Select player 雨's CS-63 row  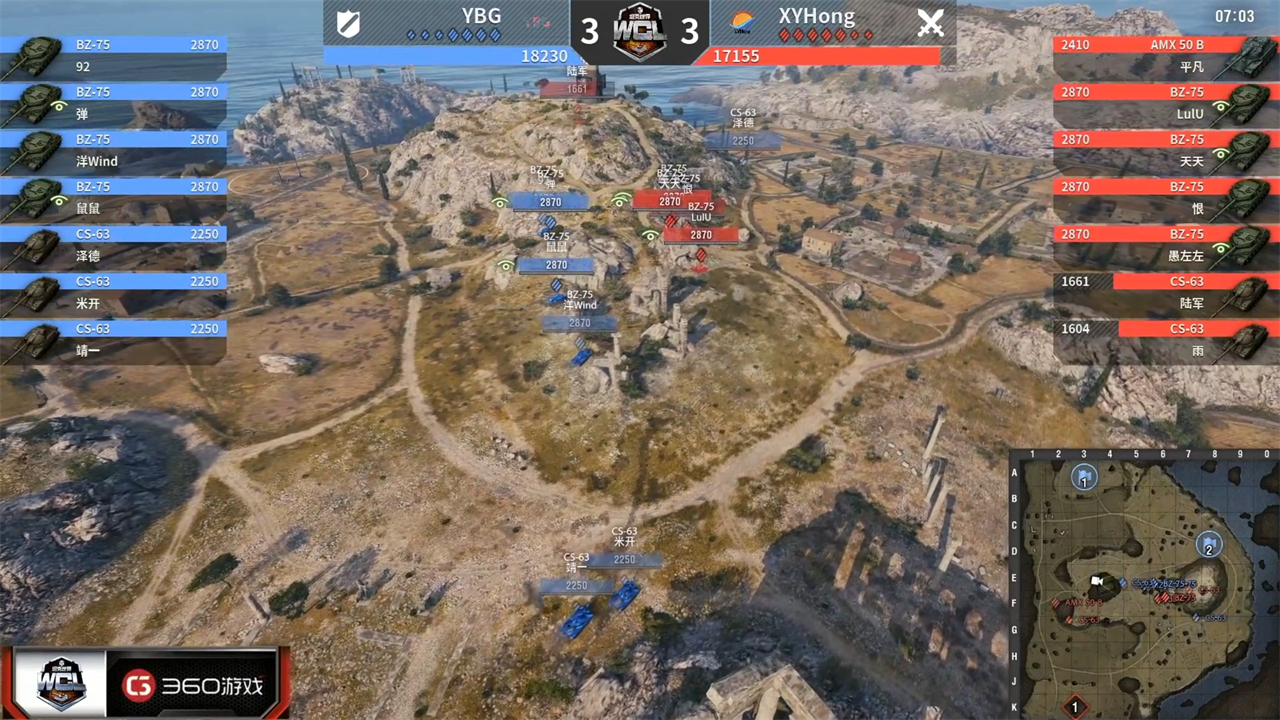point(1165,341)
